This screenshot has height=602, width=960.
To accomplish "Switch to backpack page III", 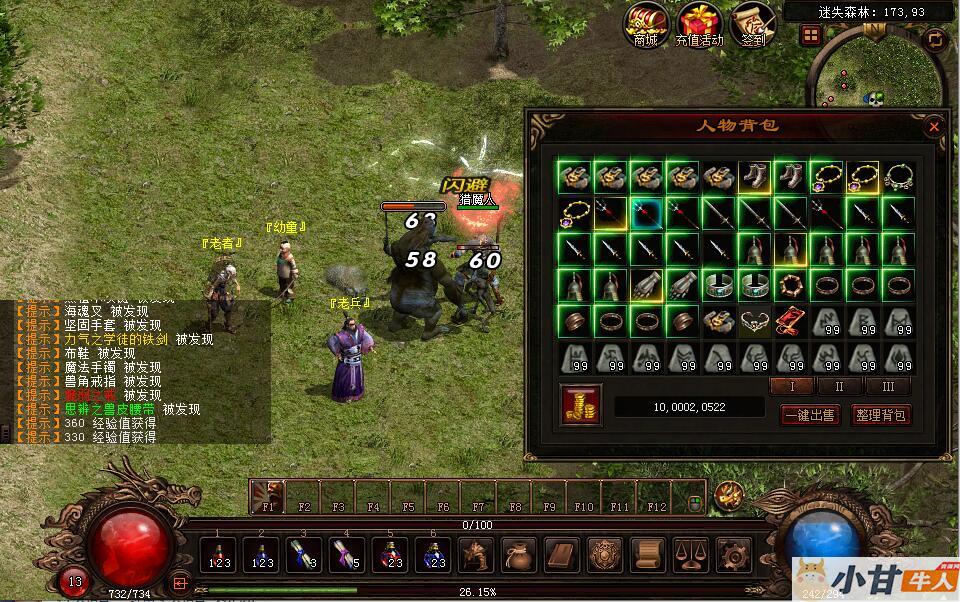I will (888, 386).
